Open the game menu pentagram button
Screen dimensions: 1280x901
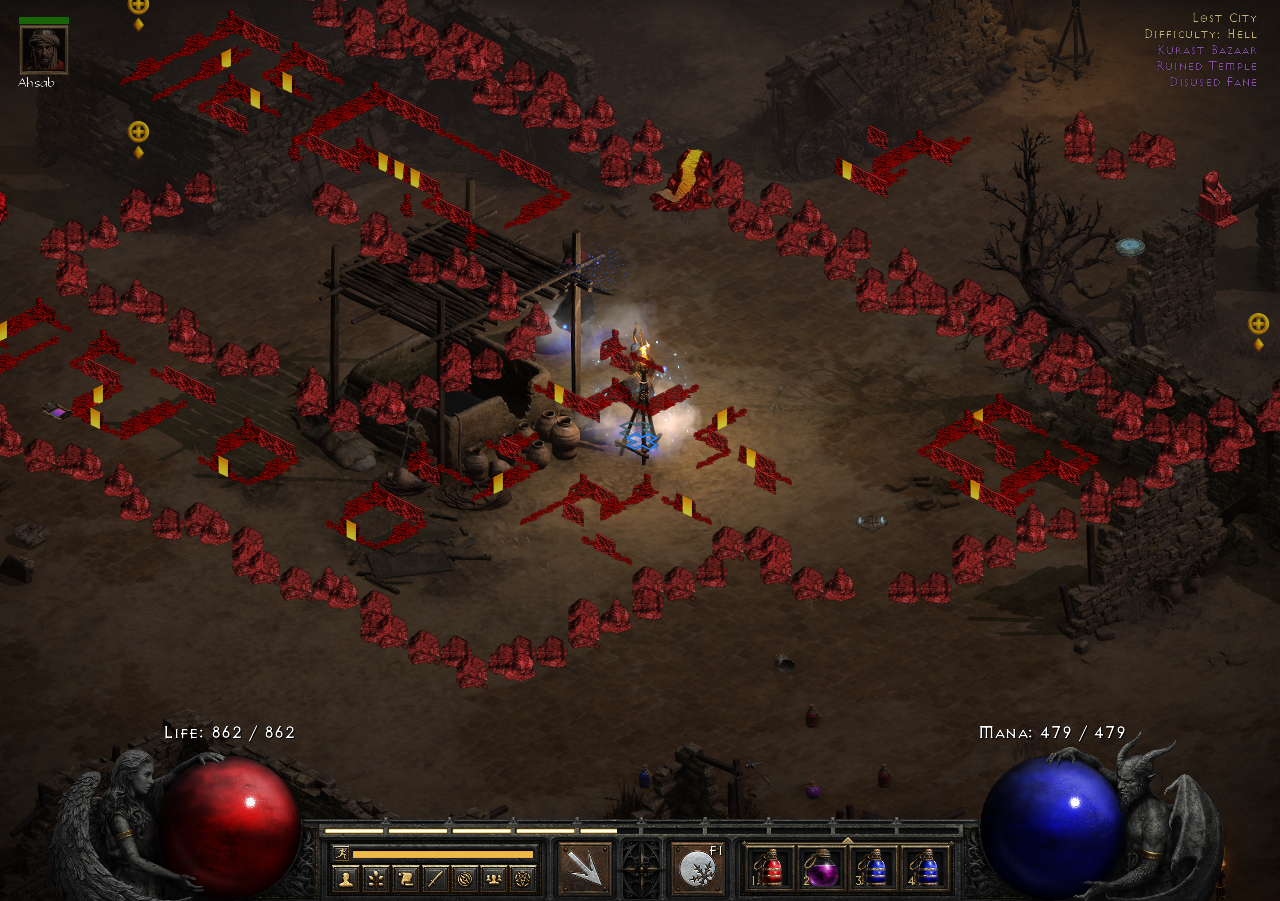coord(522,879)
